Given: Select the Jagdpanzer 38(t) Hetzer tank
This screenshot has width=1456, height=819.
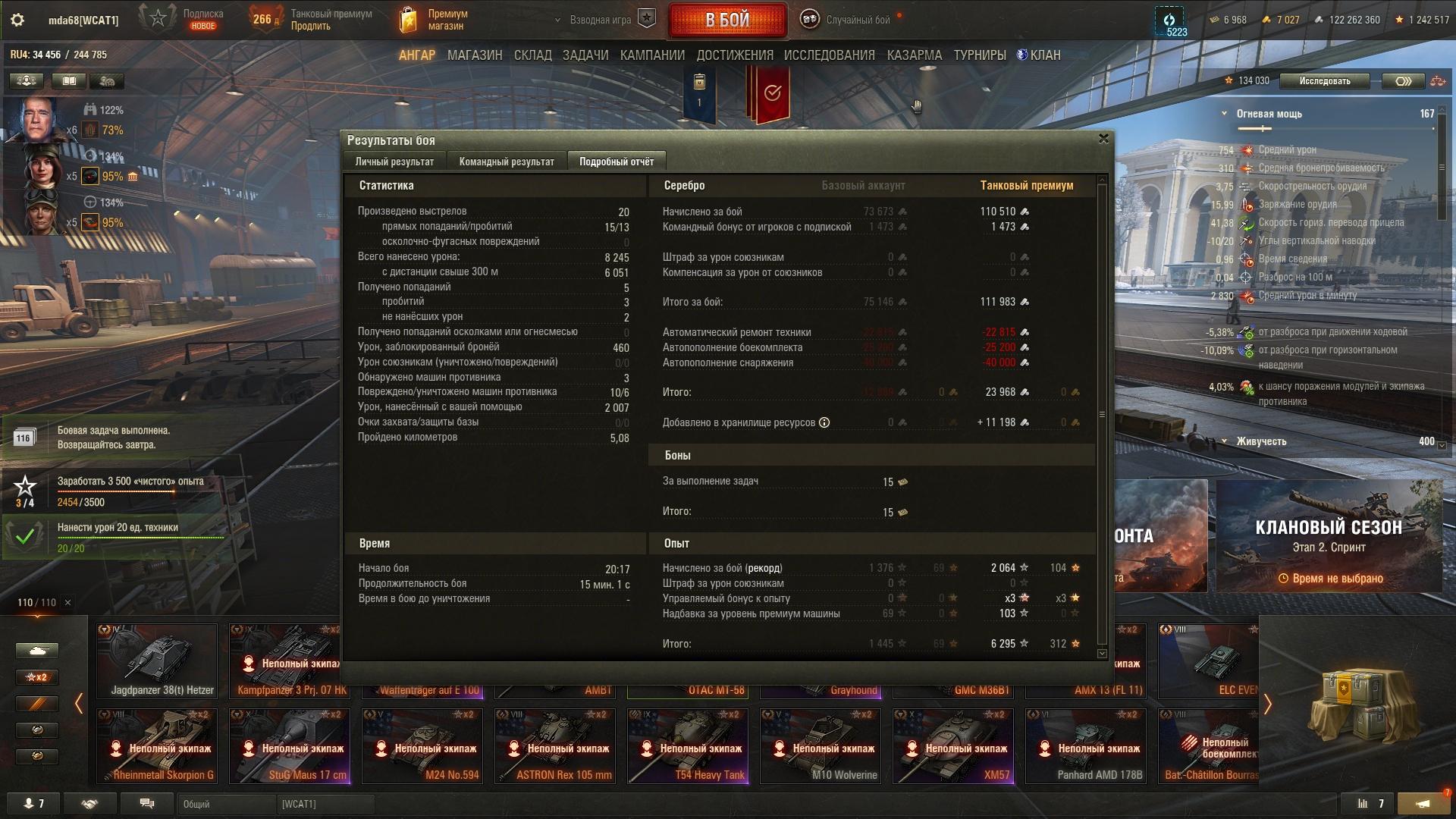Looking at the screenshot, I should (x=157, y=661).
